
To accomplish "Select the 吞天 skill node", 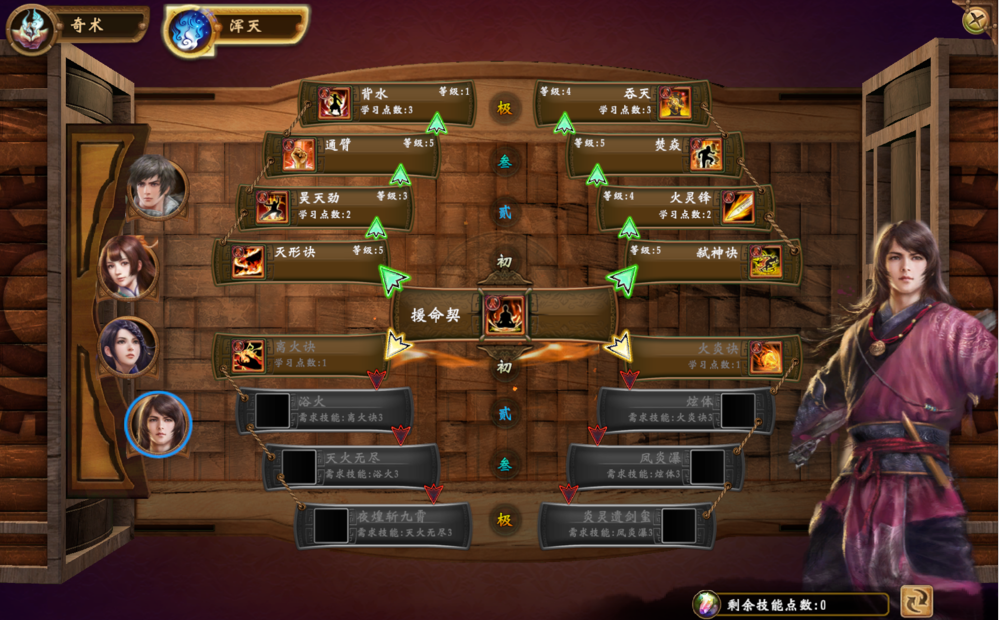I will click(622, 102).
